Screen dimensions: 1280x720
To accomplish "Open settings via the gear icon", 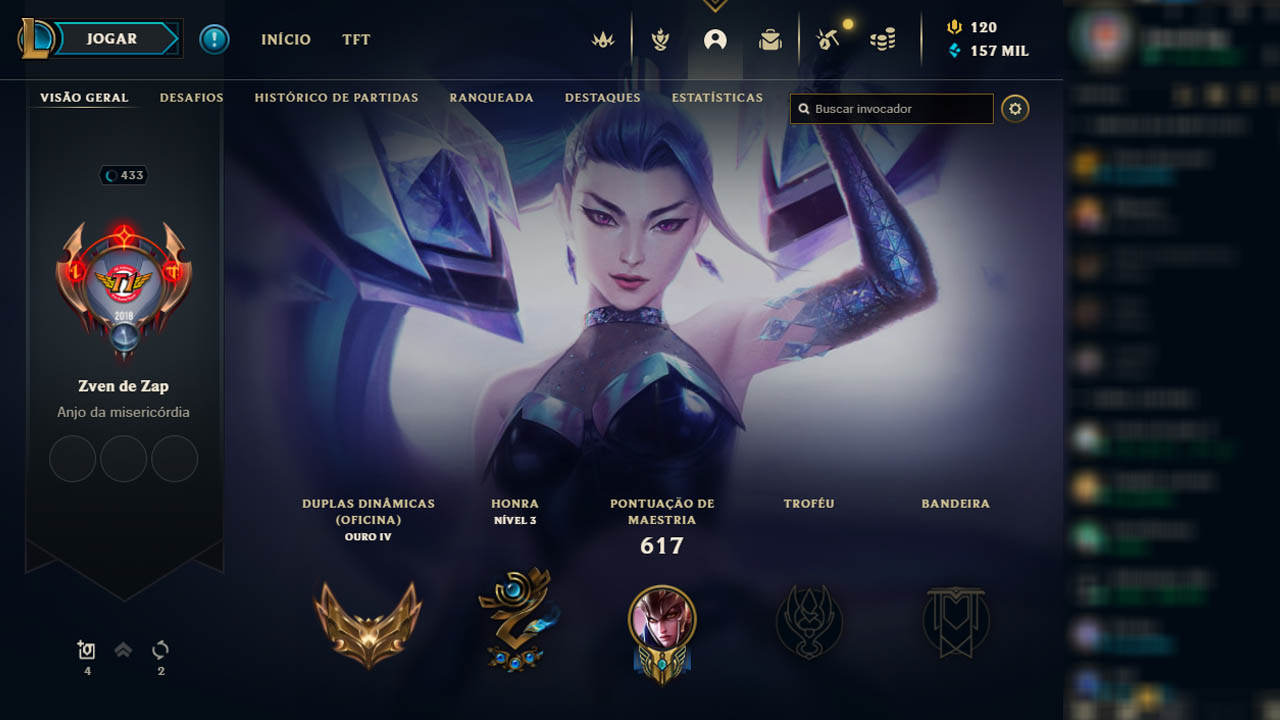I will [x=1015, y=109].
